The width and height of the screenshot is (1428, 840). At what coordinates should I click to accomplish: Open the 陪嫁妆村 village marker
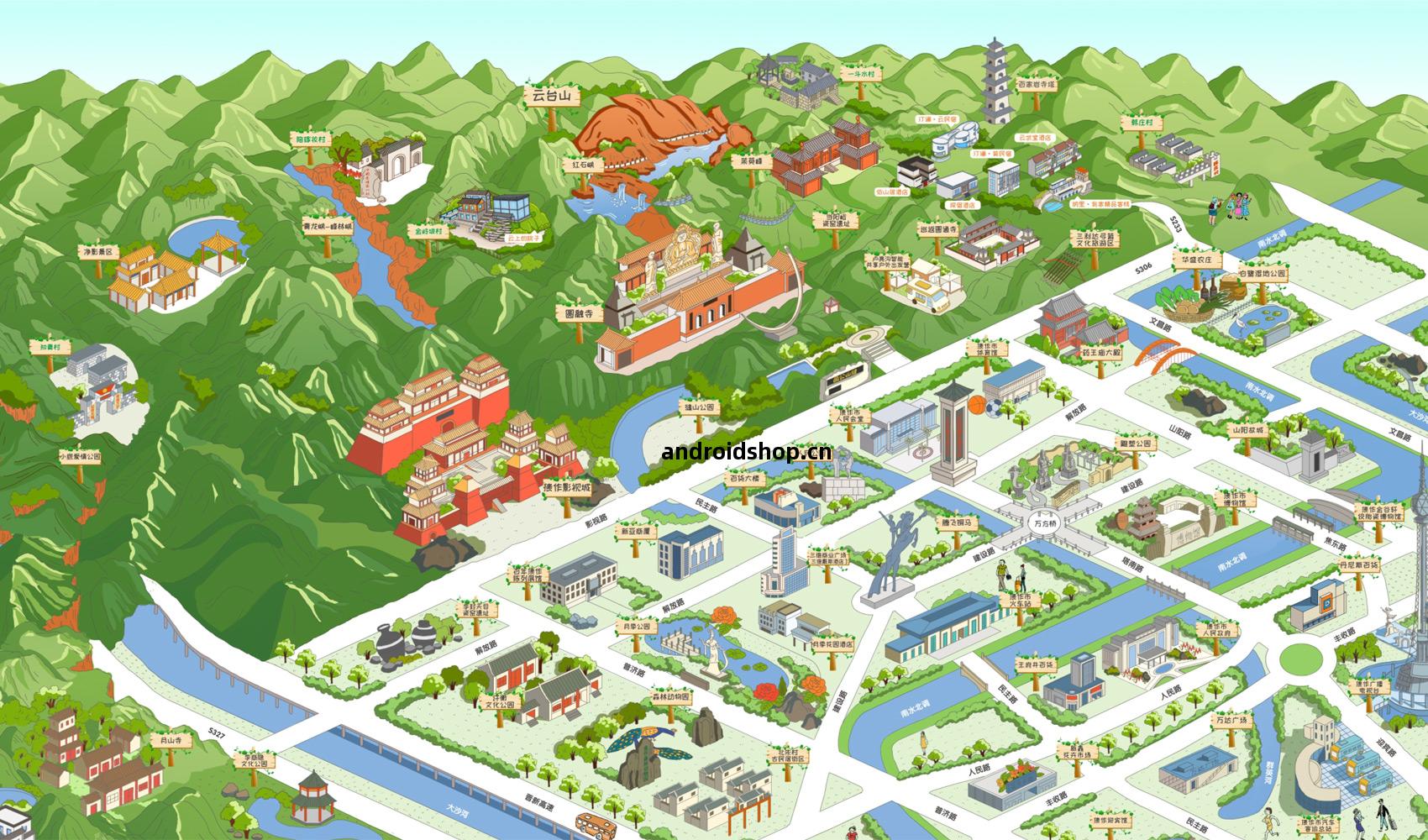(309, 138)
